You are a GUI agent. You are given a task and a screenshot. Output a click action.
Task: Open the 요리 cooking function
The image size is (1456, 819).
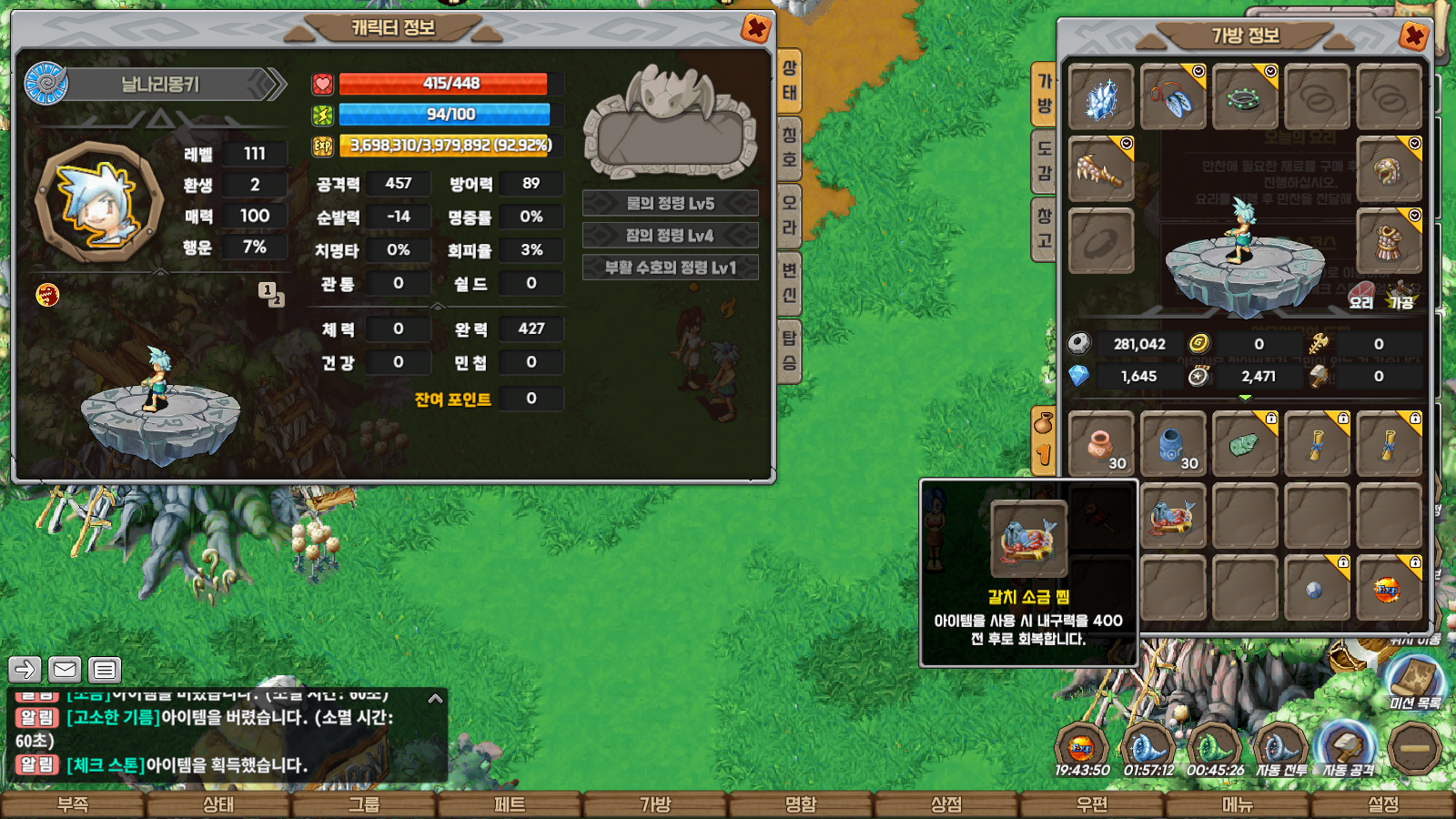click(x=1361, y=298)
